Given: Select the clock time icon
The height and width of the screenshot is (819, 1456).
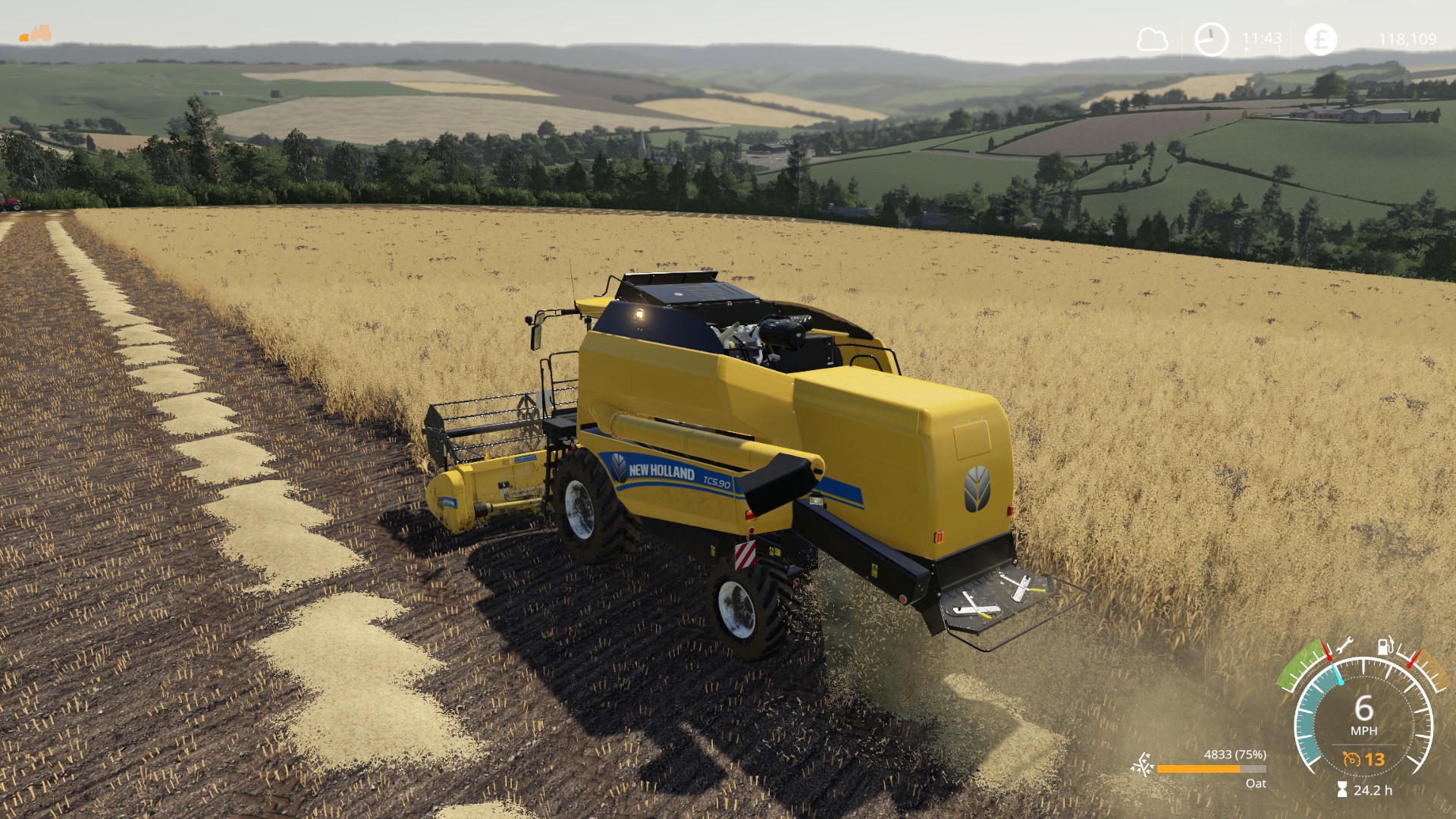Looking at the screenshot, I should (1211, 39).
